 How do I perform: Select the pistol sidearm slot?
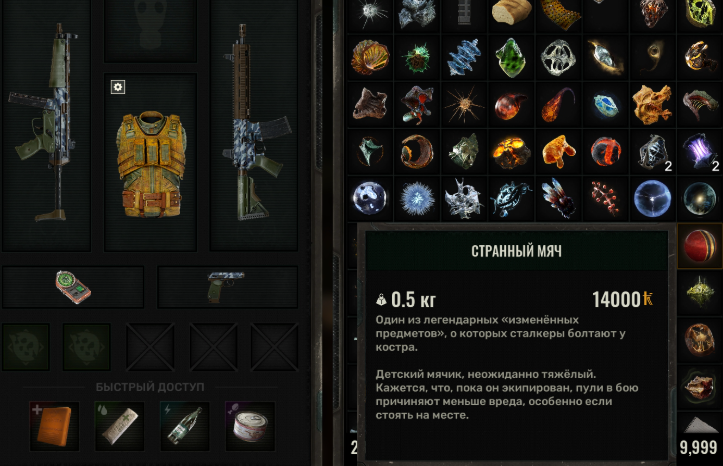[227, 286]
